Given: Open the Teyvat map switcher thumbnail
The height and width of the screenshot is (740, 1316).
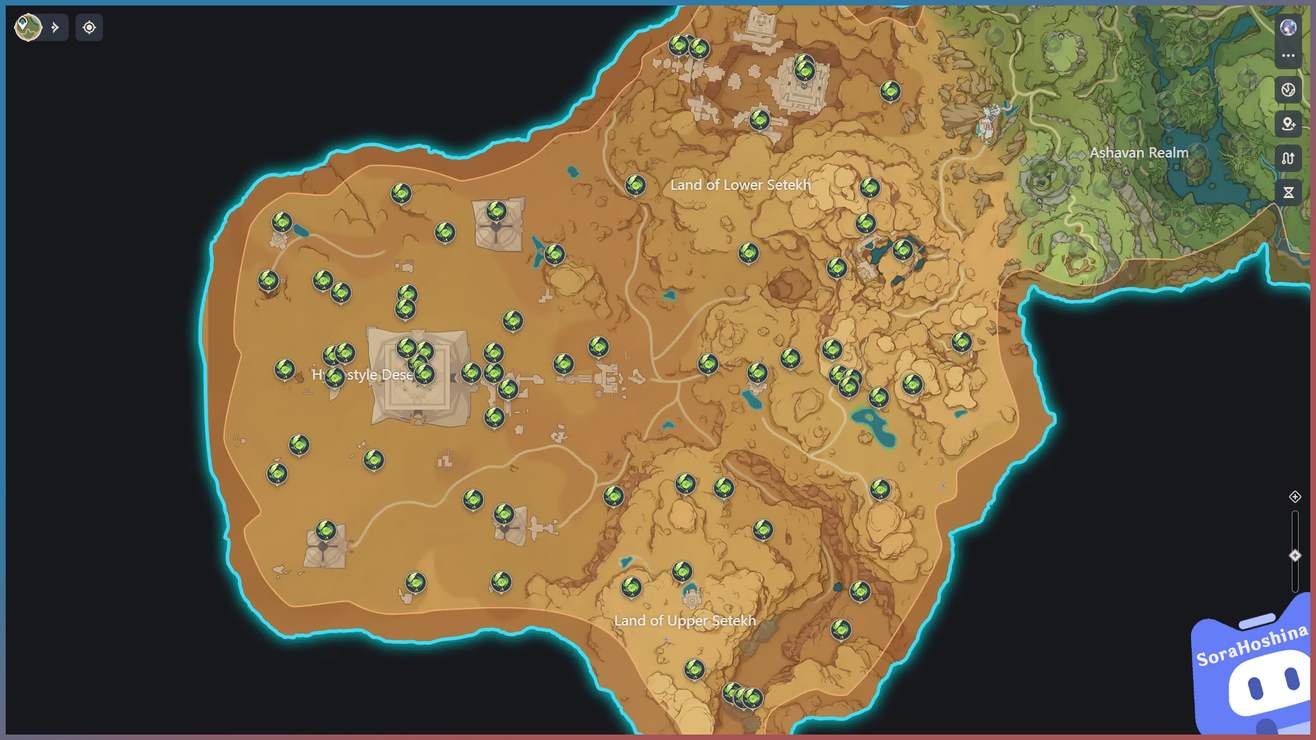Looking at the screenshot, I should [27, 27].
